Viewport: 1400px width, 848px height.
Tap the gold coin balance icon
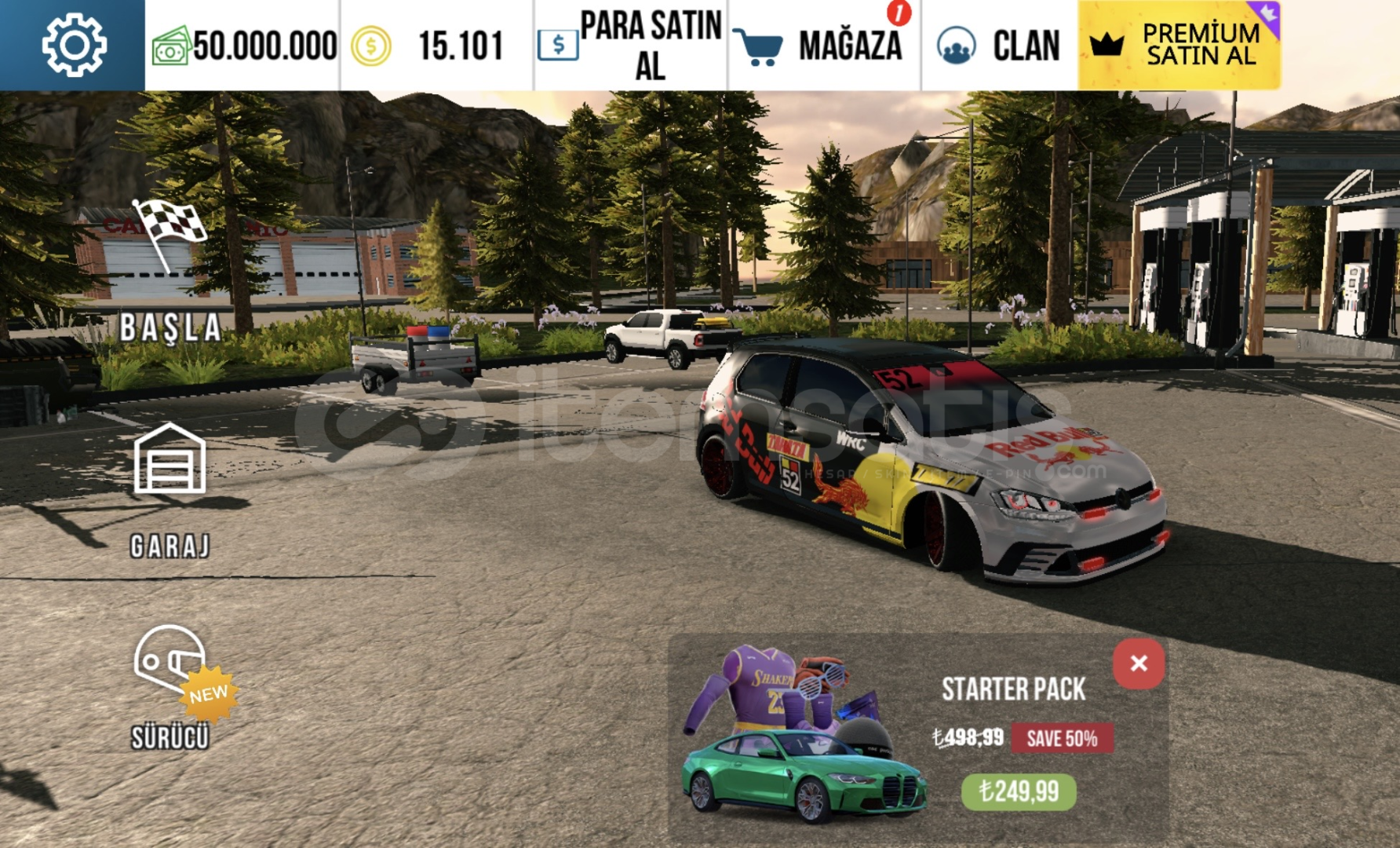coord(370,46)
